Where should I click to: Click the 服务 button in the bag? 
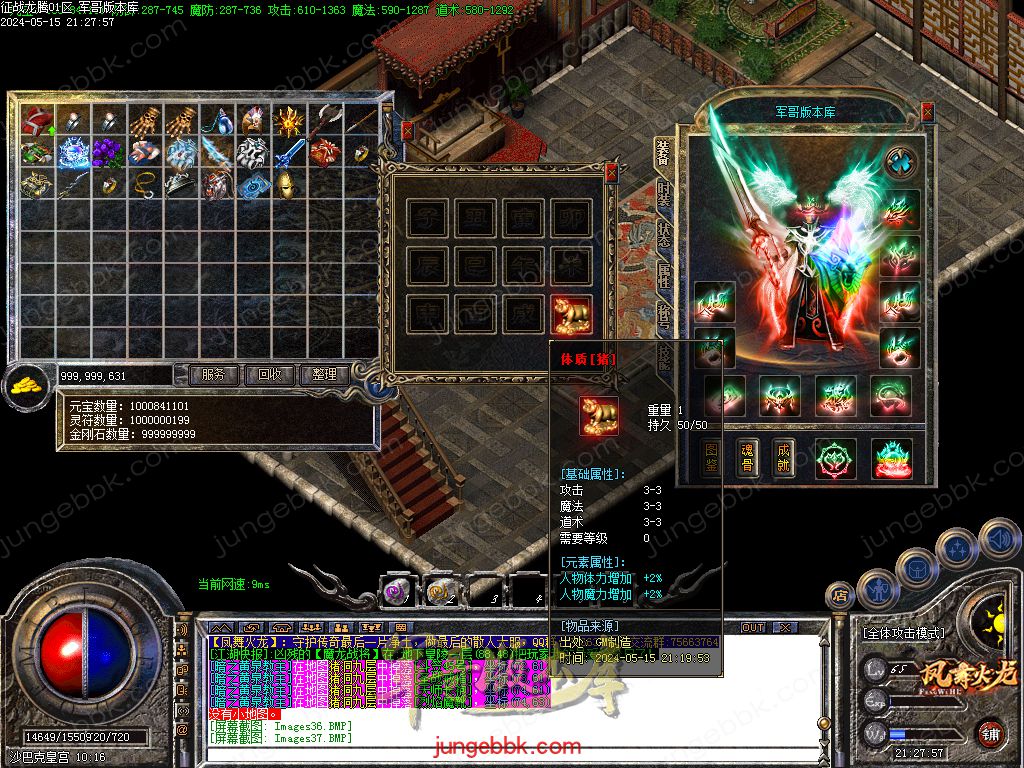click(213, 375)
